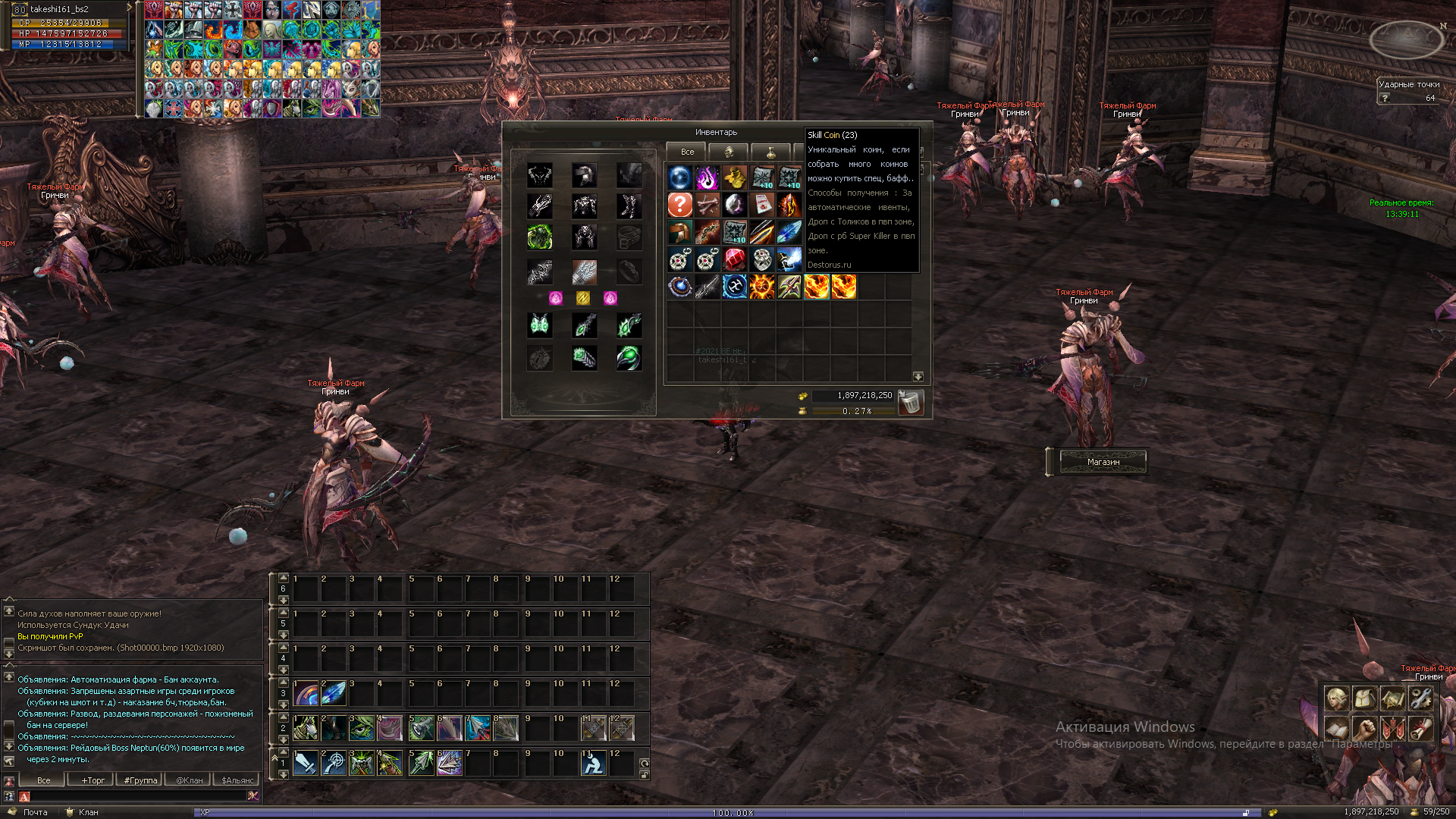
Task: Select the "Все" inventory tab
Action: click(x=686, y=152)
